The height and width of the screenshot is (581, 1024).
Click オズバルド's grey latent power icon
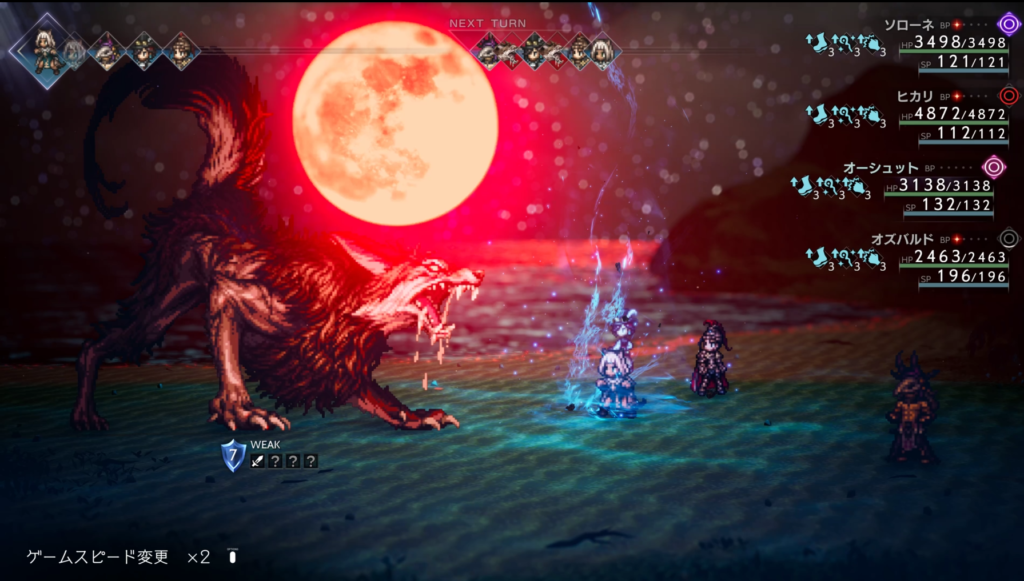coord(1008,239)
